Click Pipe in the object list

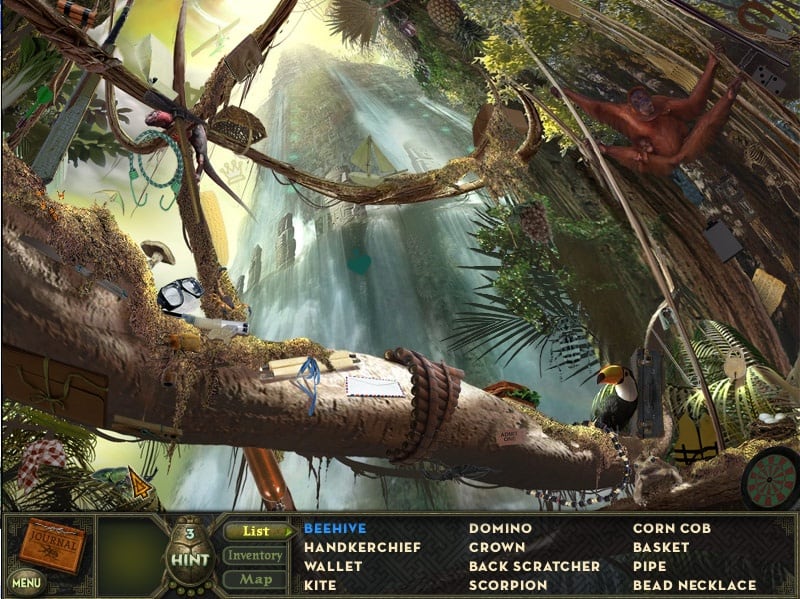649,566
